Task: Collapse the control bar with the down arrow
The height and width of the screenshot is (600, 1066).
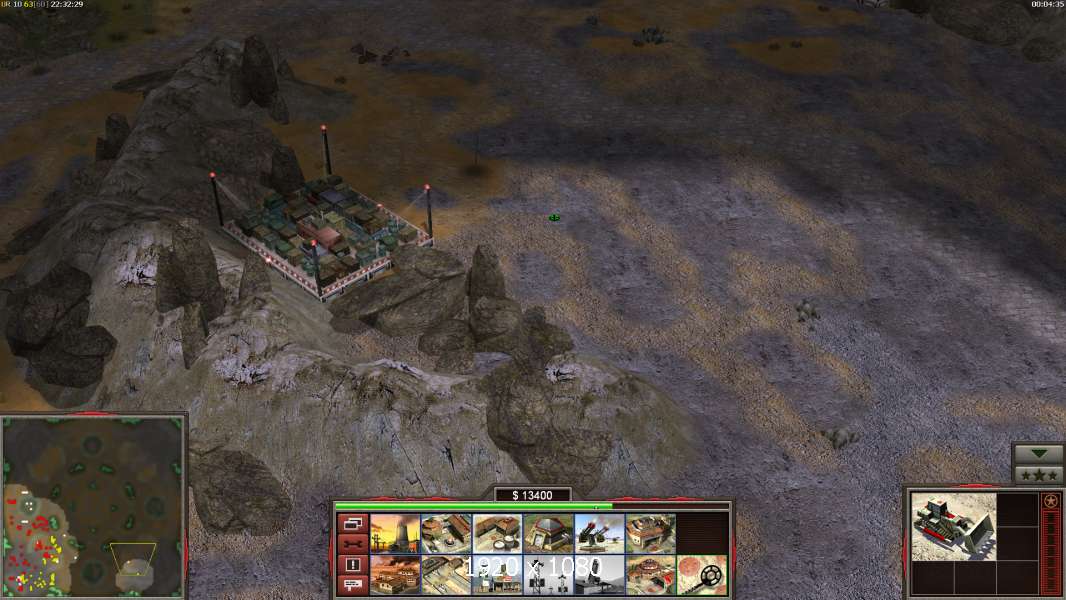Action: (x=1038, y=454)
